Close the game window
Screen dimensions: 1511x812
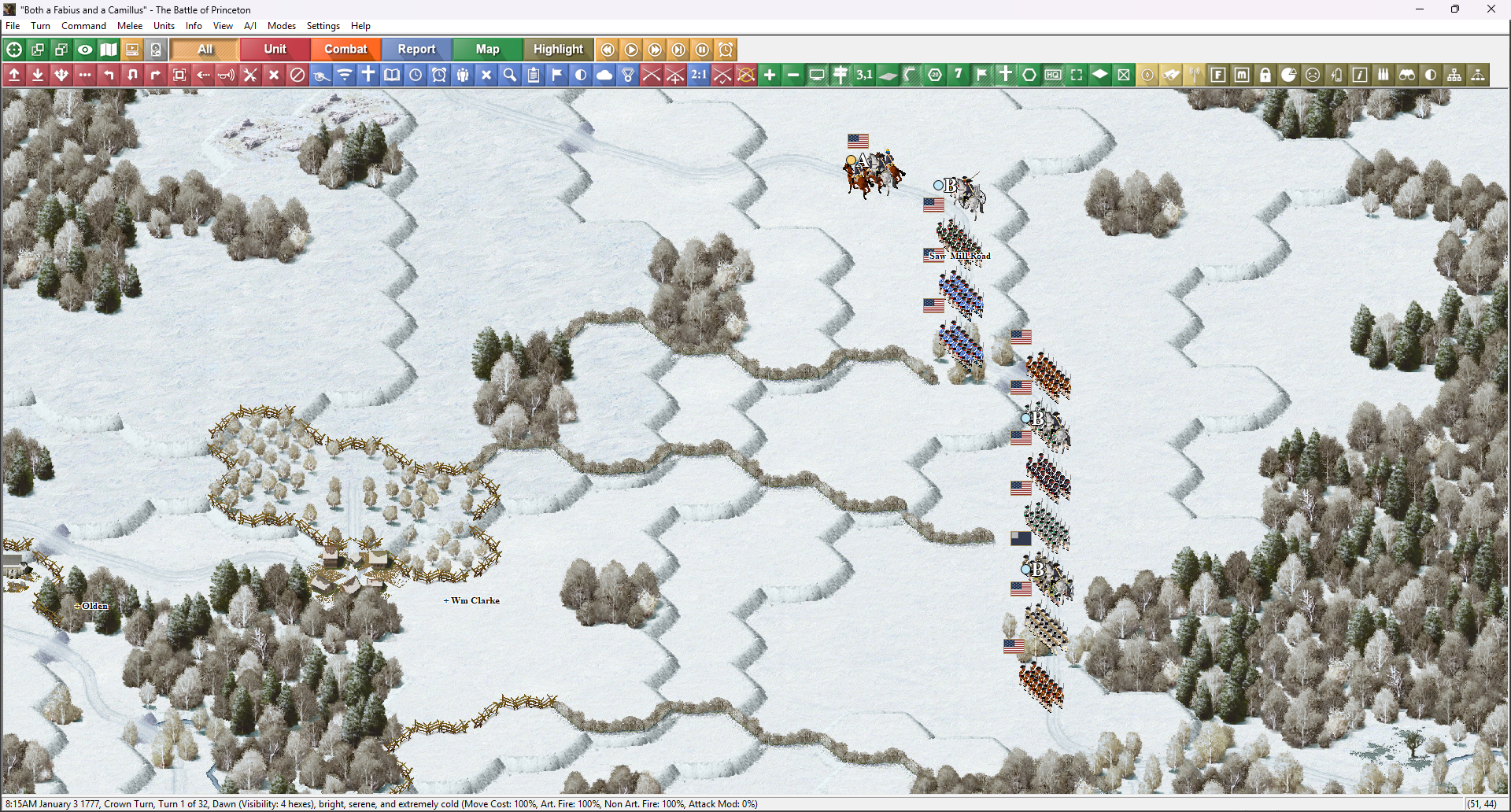[x=1491, y=9]
